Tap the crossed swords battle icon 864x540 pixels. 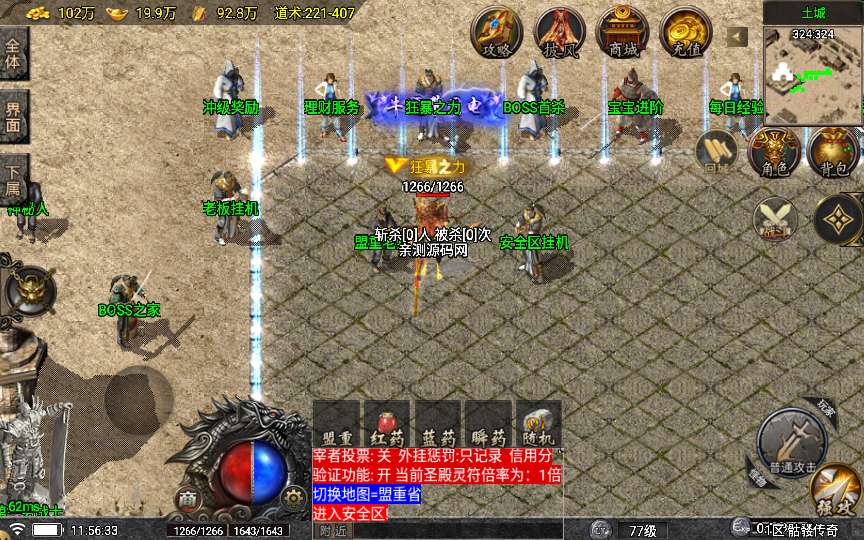point(775,218)
